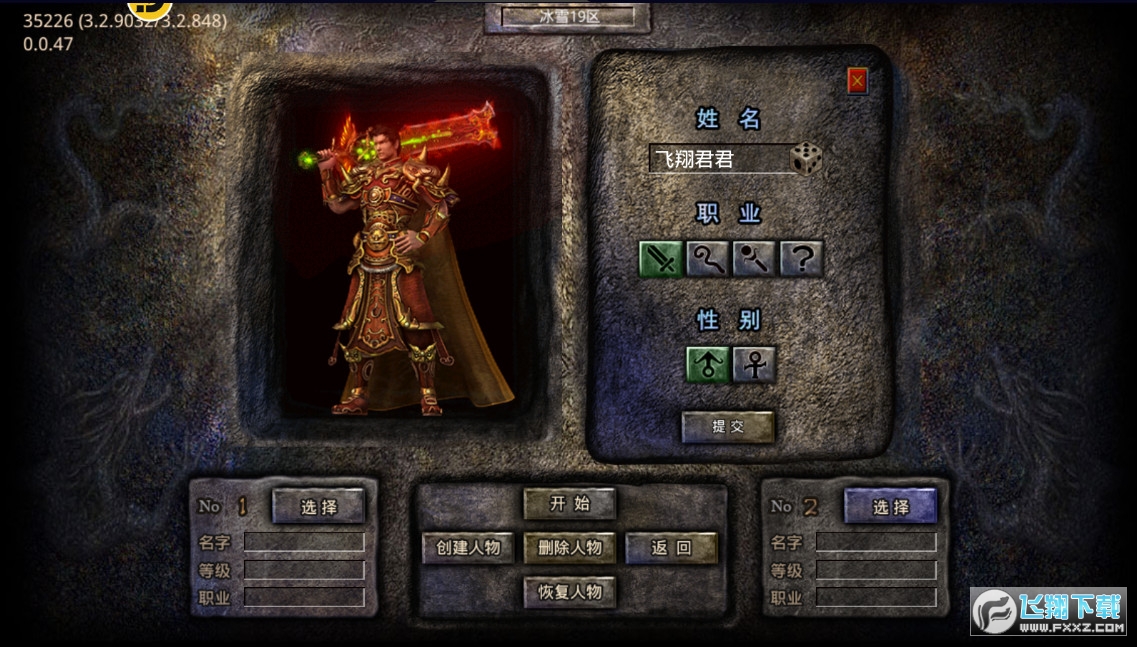
Task: Choose the female gender symbol
Action: click(754, 365)
